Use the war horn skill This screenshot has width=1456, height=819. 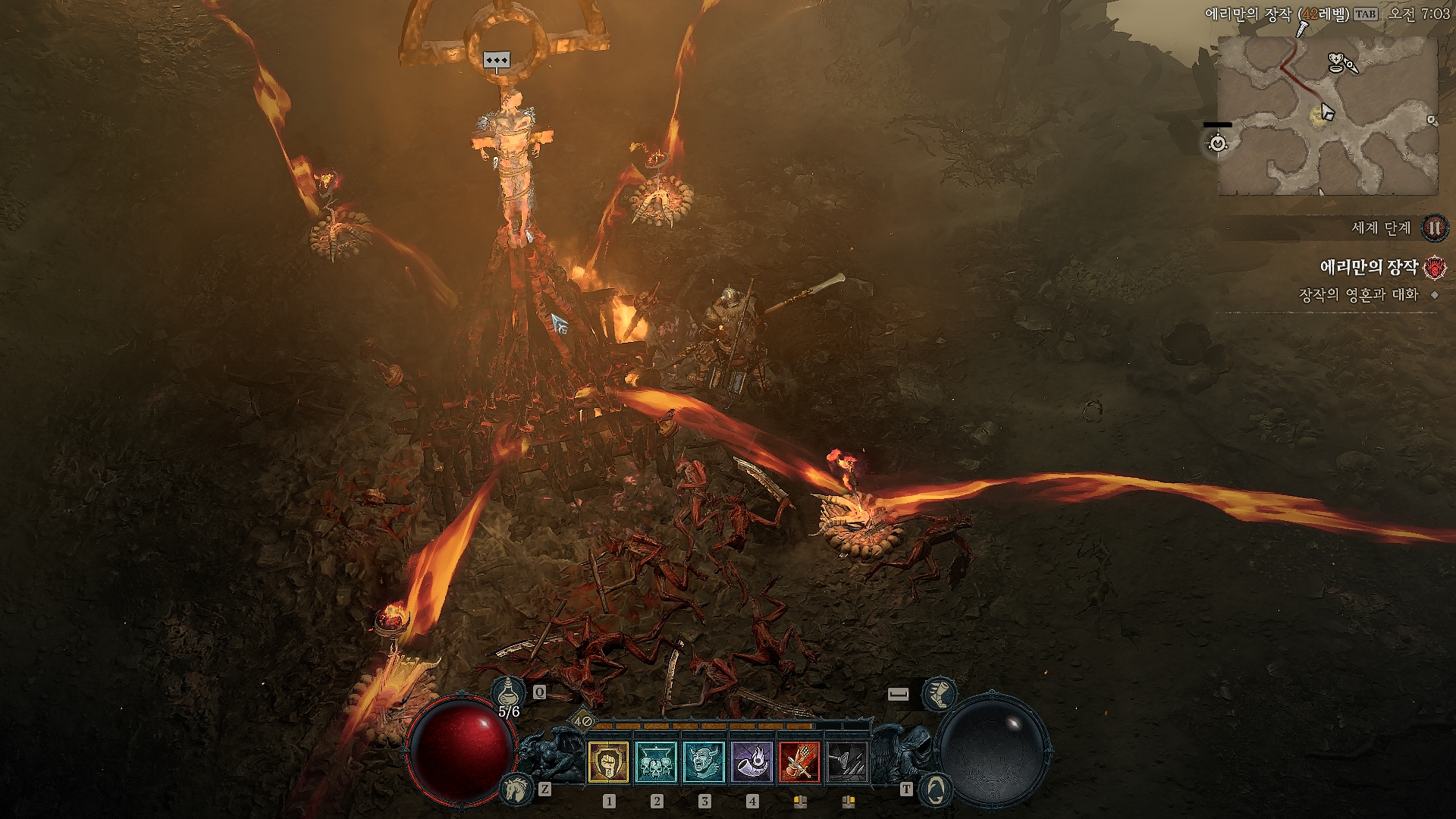tap(752, 762)
